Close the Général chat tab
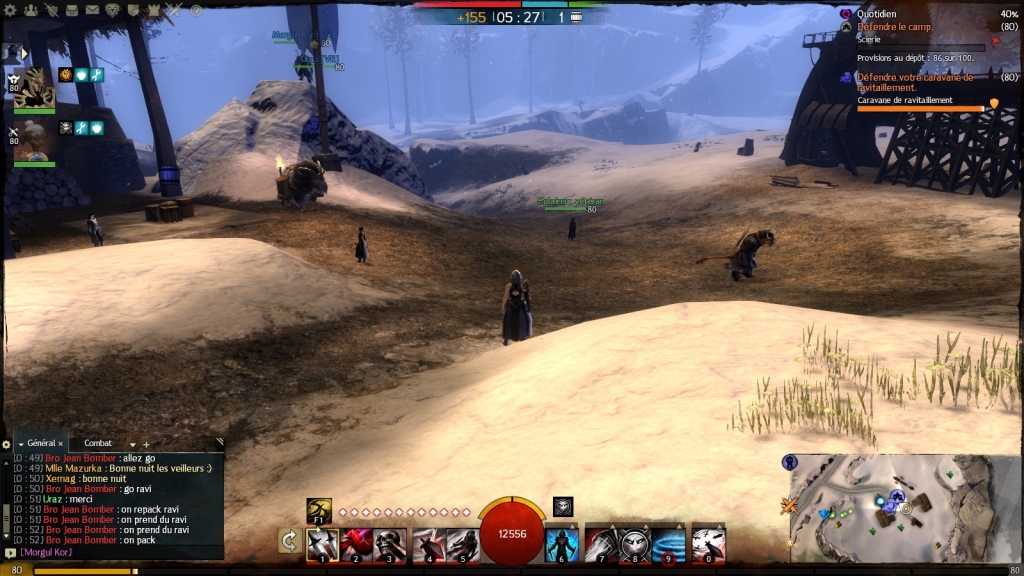Viewport: 1024px width, 576px height. [60, 443]
